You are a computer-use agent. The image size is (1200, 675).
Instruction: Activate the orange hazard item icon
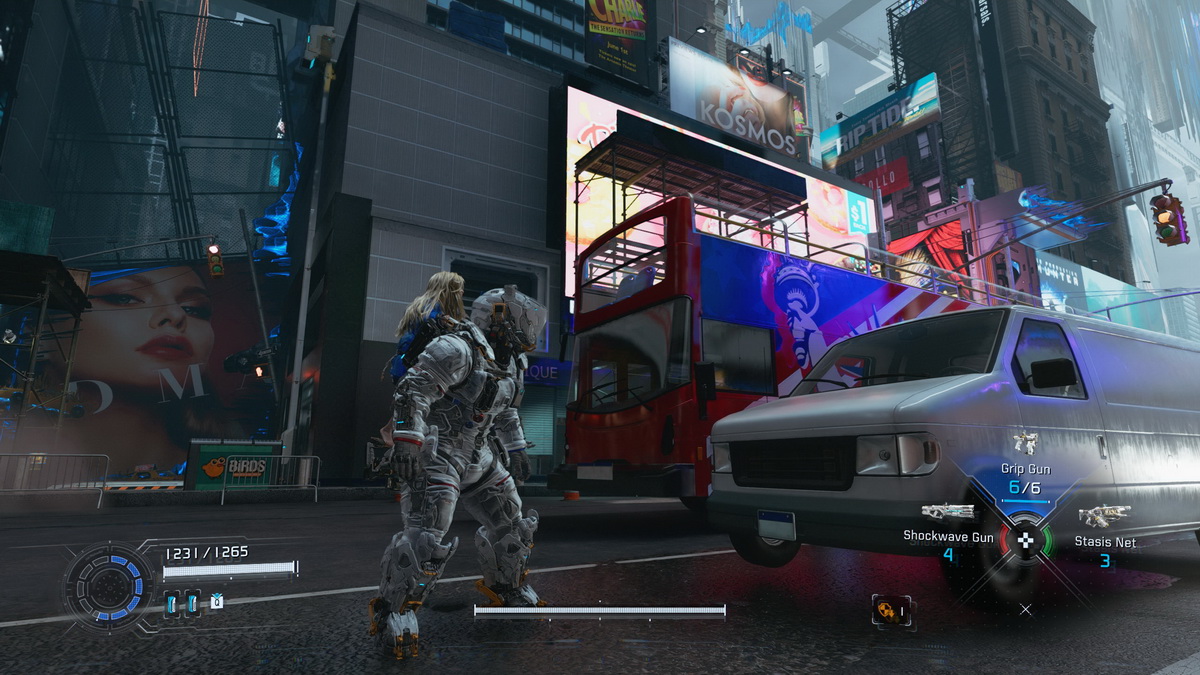887,610
